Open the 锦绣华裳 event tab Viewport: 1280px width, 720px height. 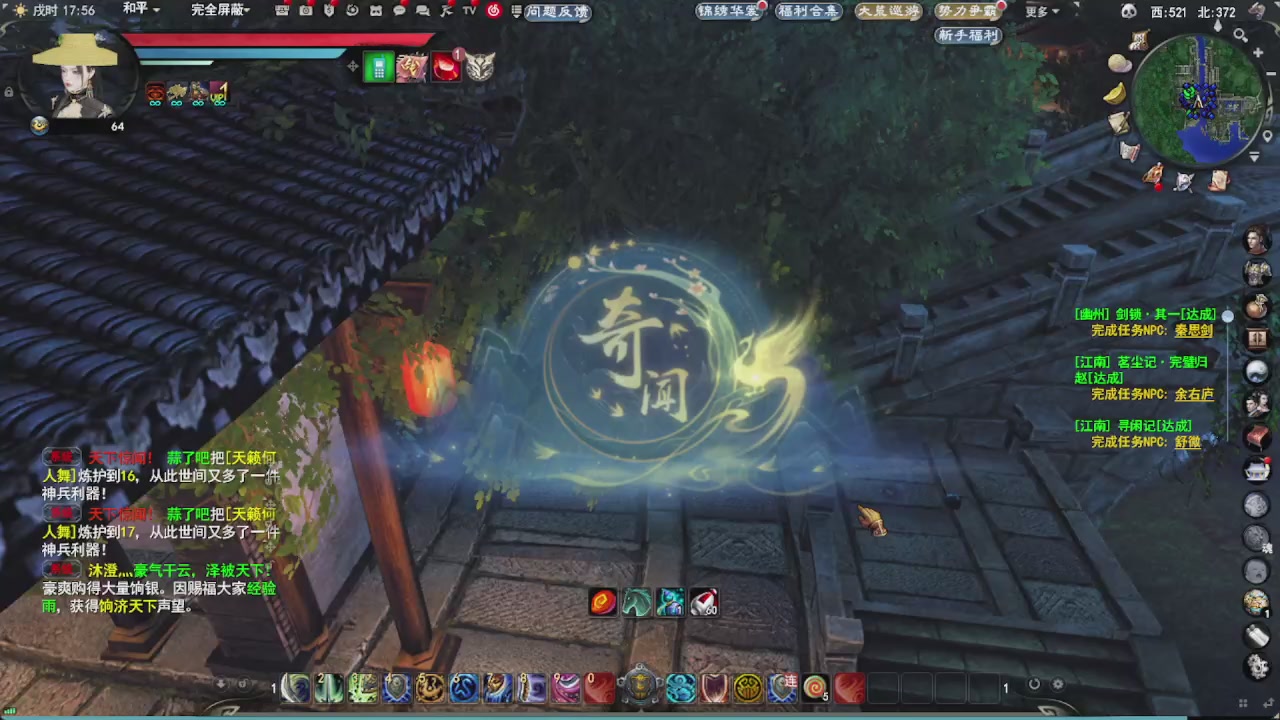click(728, 12)
